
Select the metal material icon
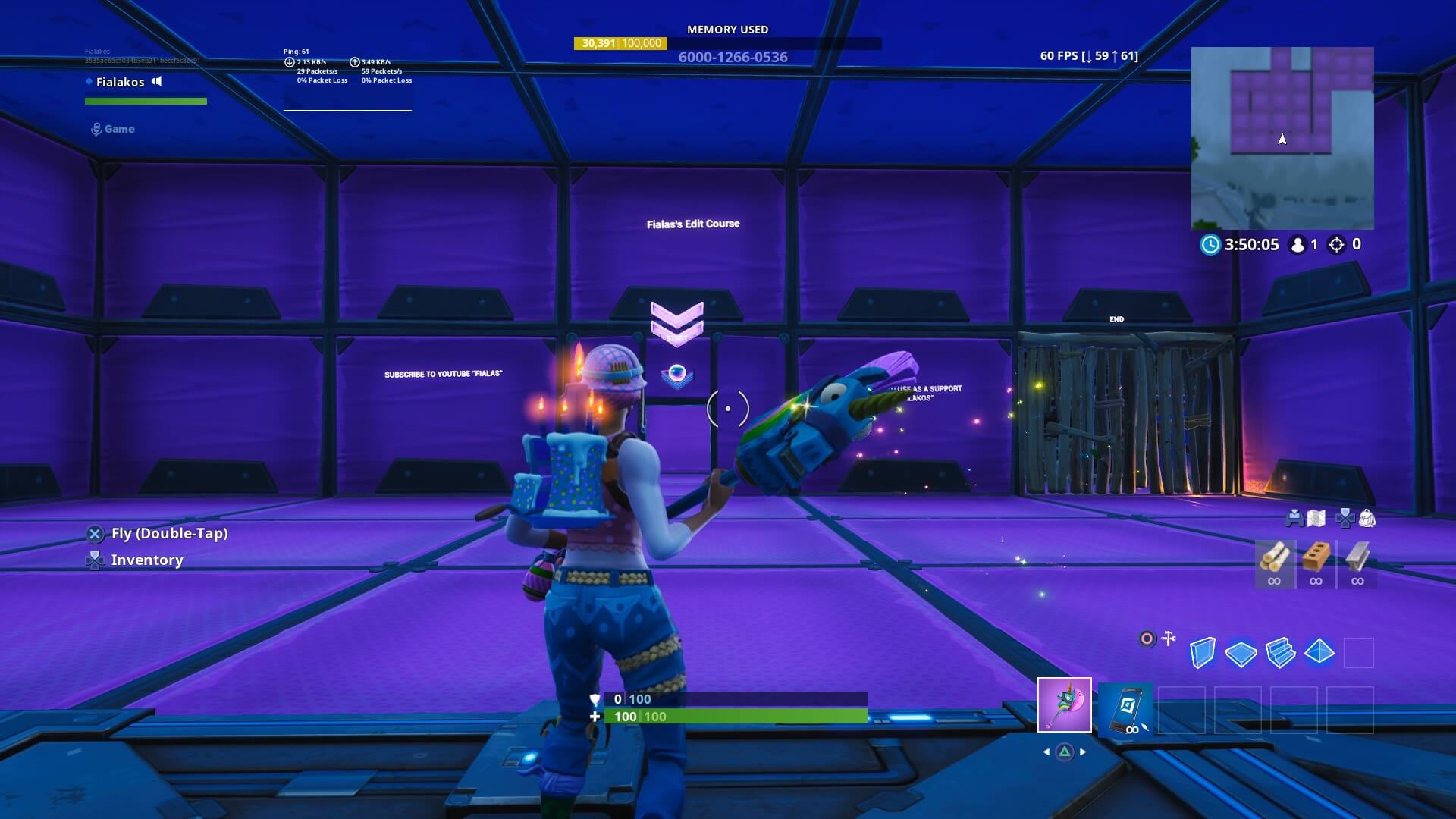pos(1357,561)
